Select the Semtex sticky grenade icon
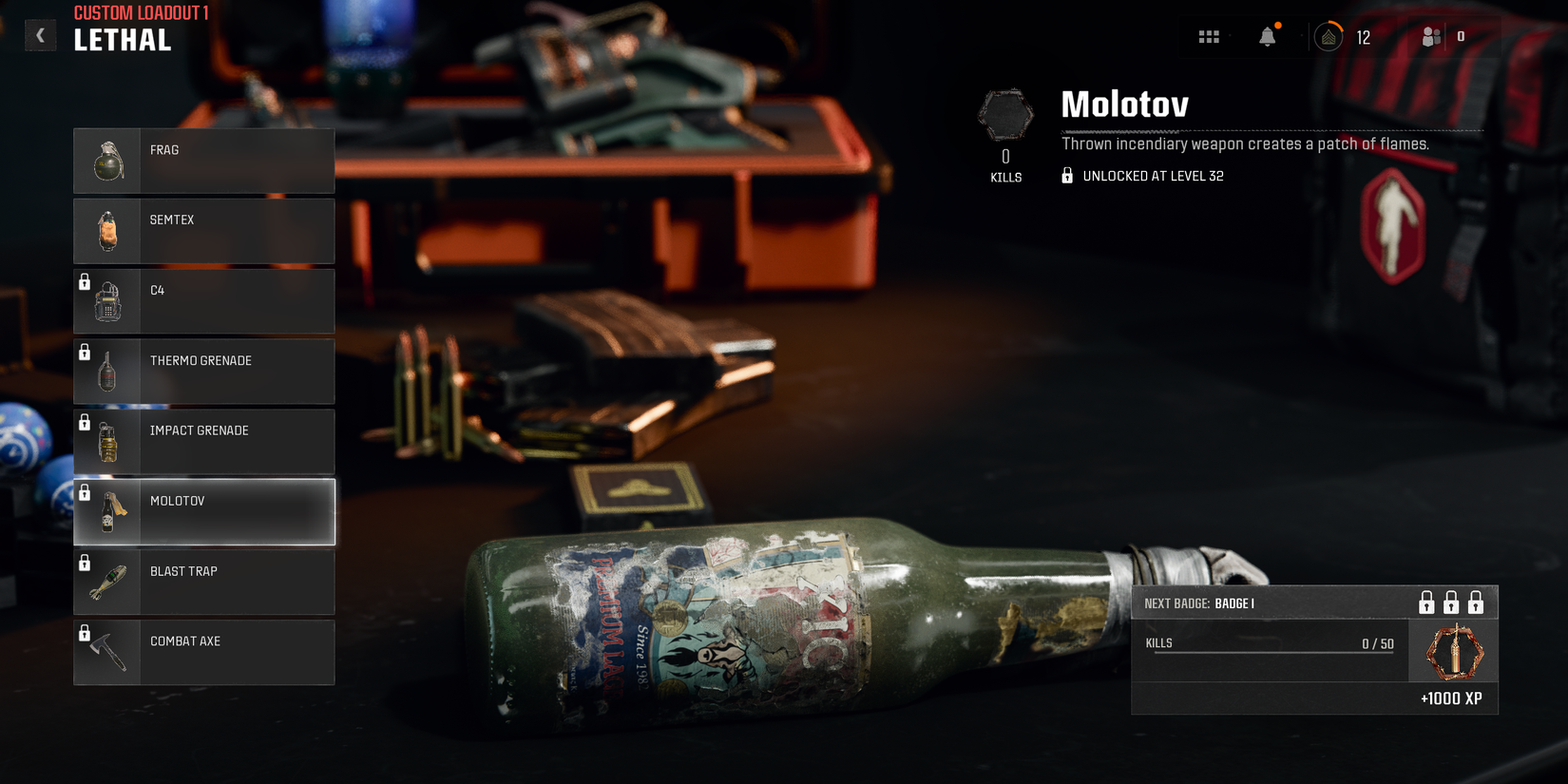Screen dimensions: 1568x784 [107, 230]
